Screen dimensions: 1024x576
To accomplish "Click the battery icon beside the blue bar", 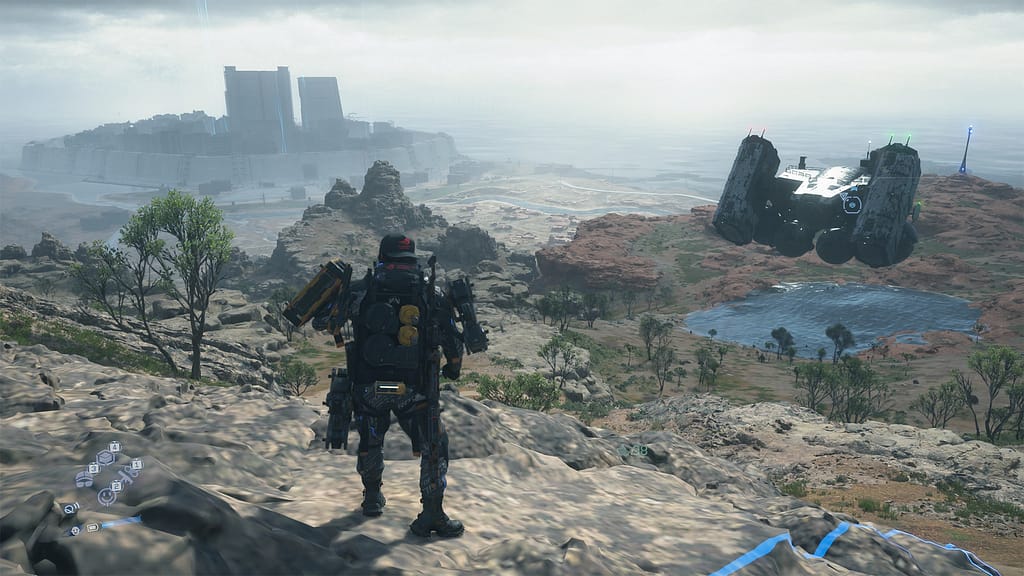I will pyautogui.click(x=92, y=528).
